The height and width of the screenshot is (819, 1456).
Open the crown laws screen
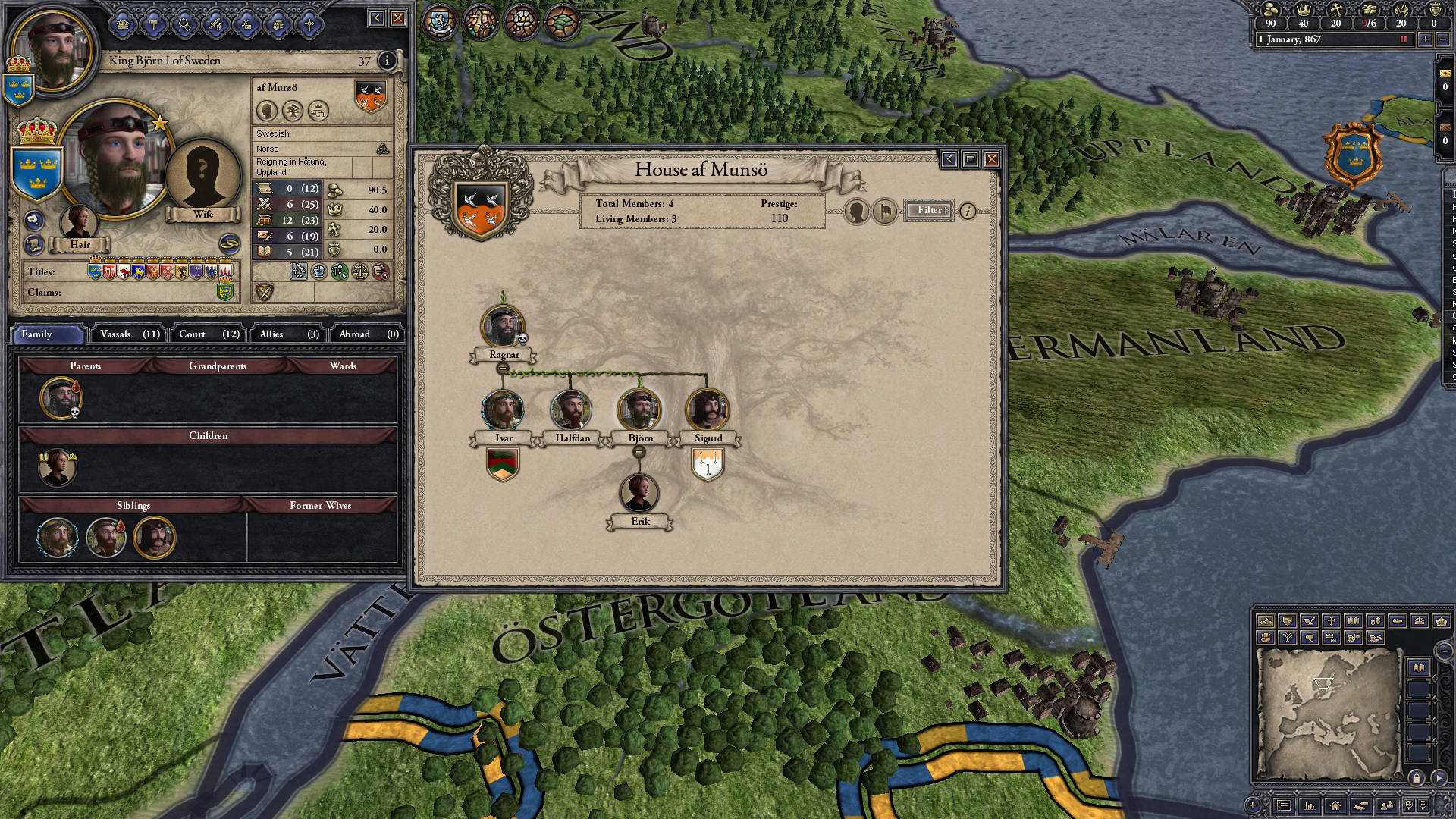pos(123,23)
